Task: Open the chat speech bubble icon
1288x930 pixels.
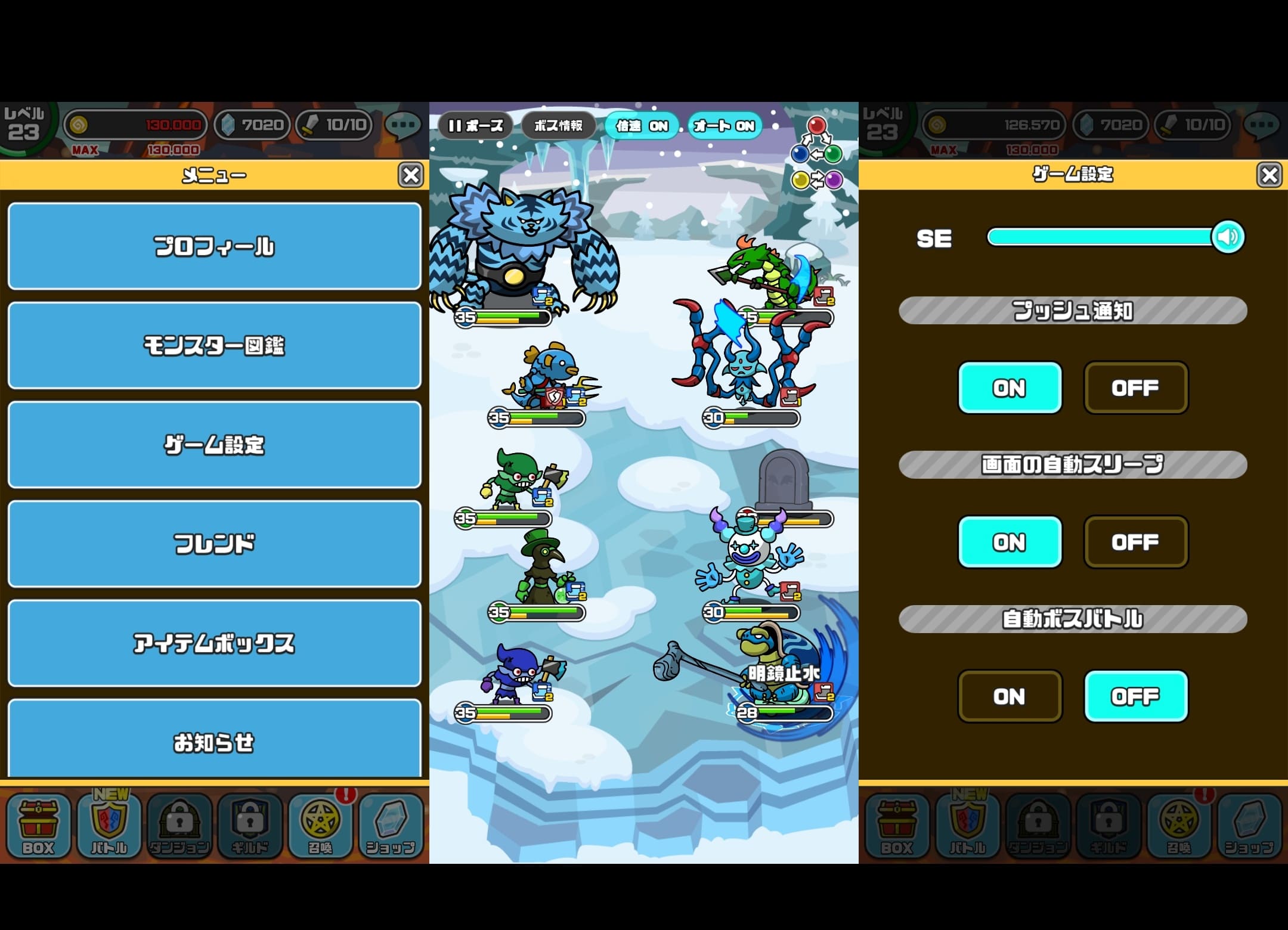Action: pyautogui.click(x=404, y=125)
